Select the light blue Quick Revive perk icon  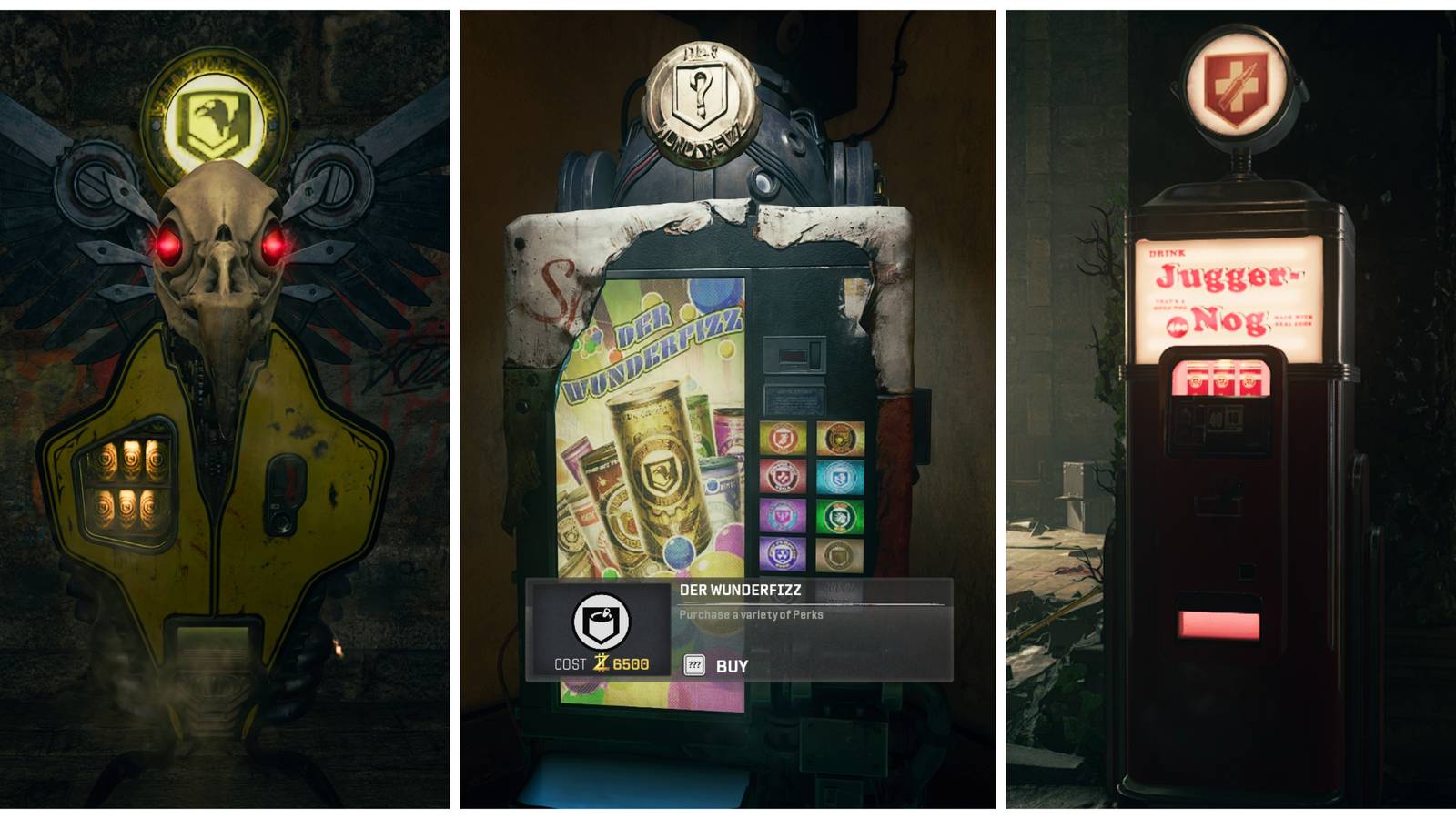[840, 477]
